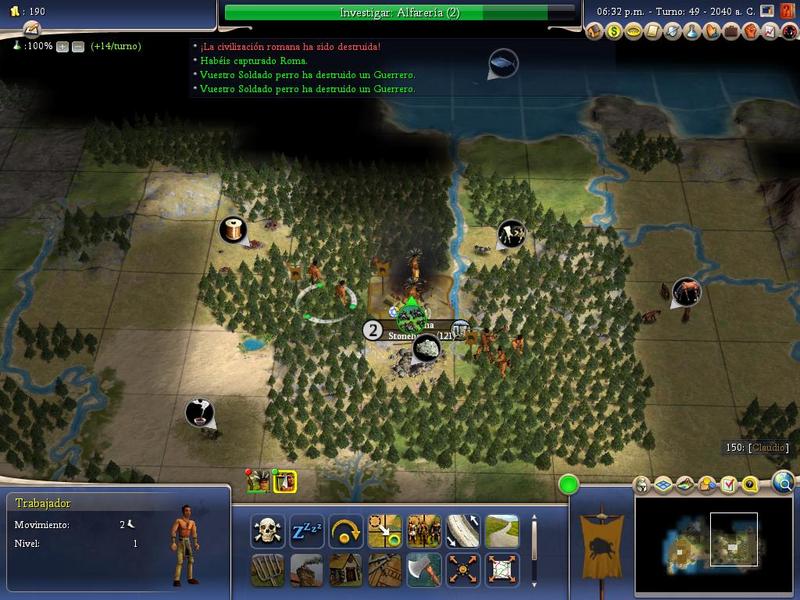Viewport: 800px width, 600px height.
Task: Click the Investigar Alfarería research bar
Action: (x=398, y=12)
